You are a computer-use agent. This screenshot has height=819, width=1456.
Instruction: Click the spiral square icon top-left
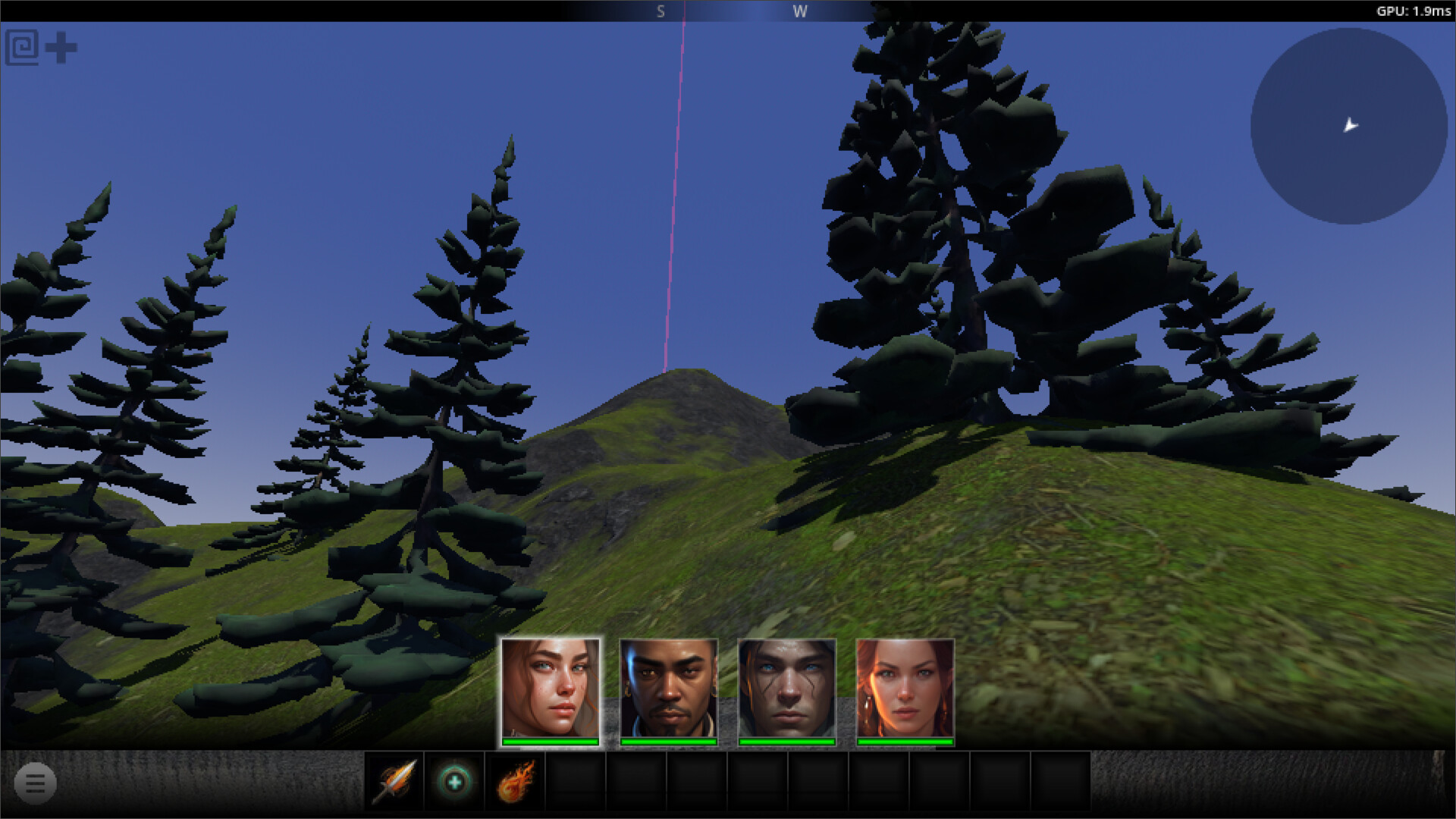pyautogui.click(x=22, y=45)
